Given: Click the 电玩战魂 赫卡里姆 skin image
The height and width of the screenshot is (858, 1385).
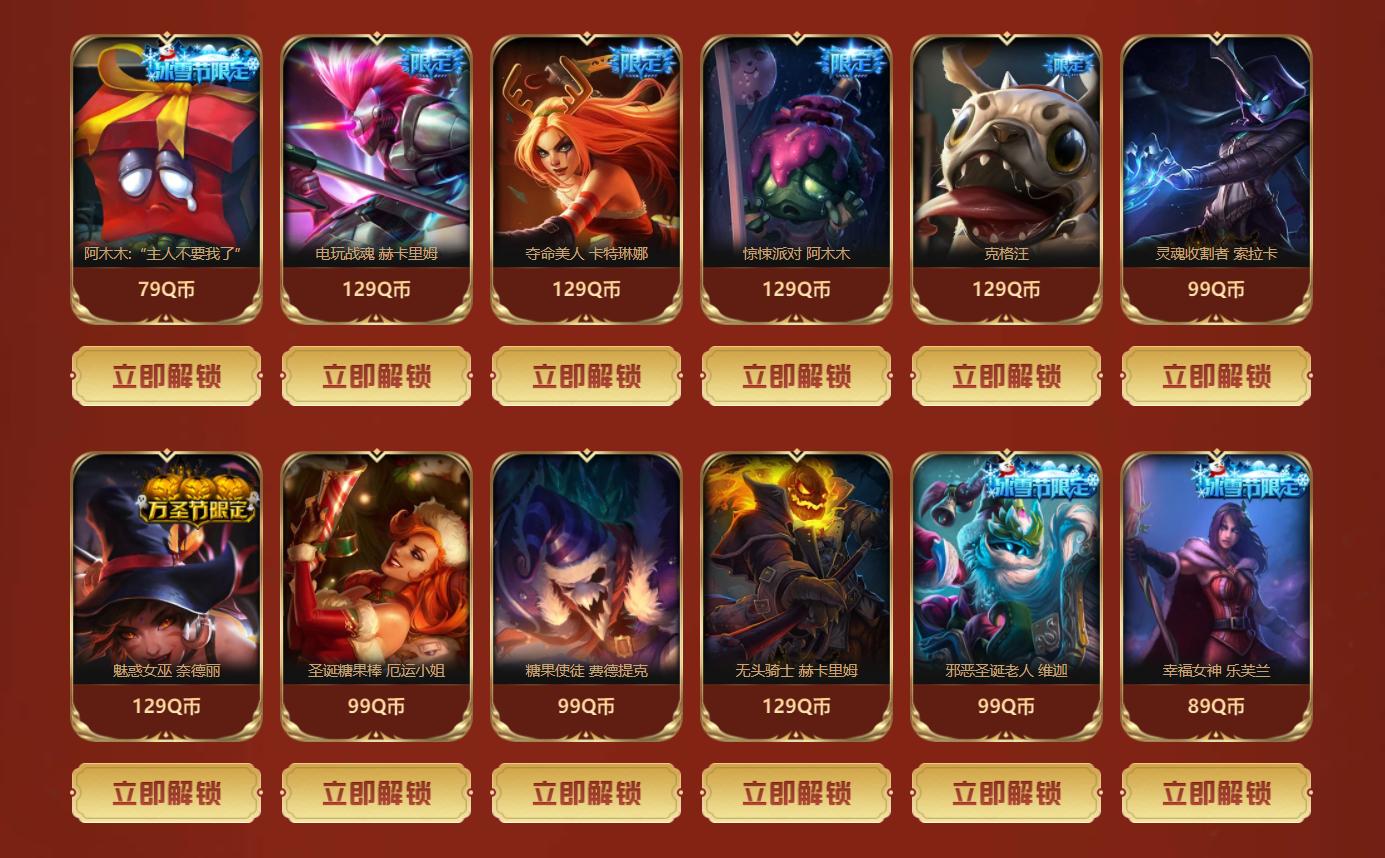Looking at the screenshot, I should click(376, 150).
